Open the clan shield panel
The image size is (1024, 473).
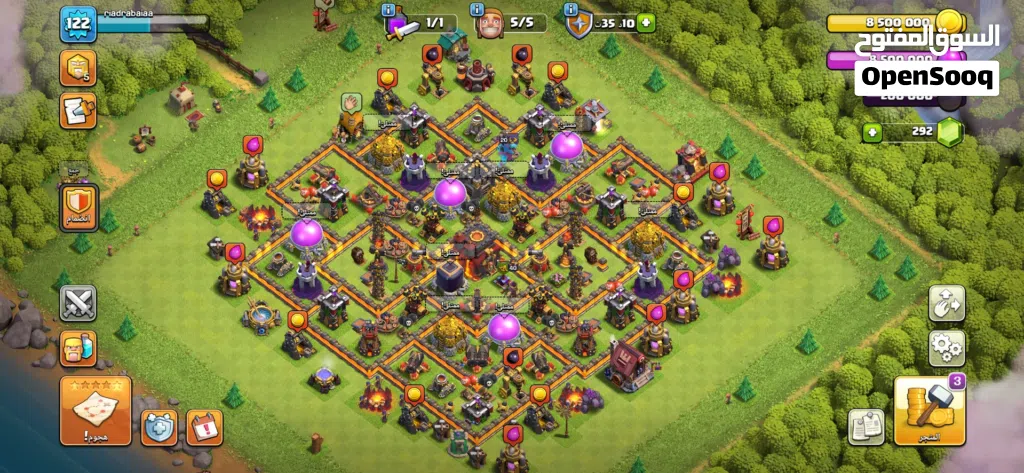click(77, 206)
